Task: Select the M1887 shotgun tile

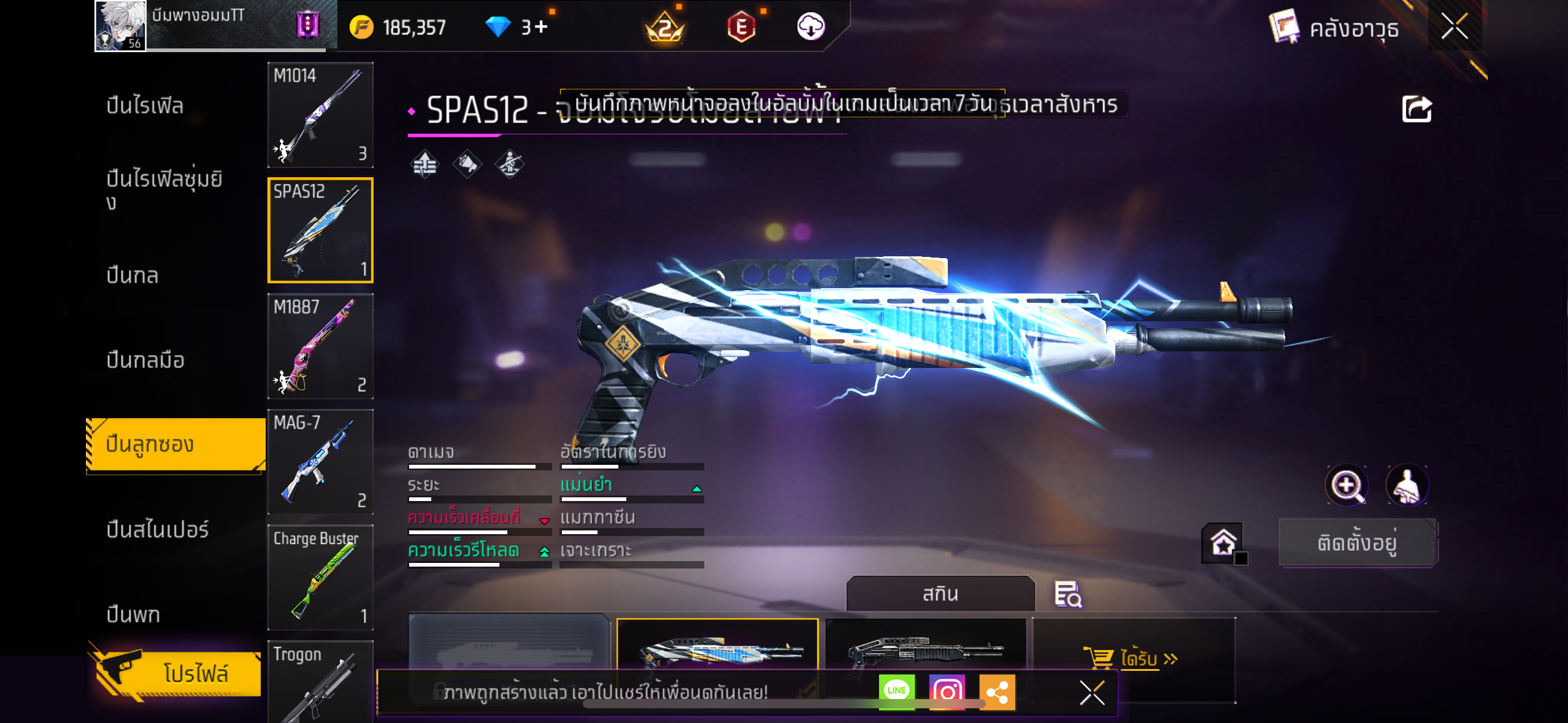Action: (x=320, y=346)
